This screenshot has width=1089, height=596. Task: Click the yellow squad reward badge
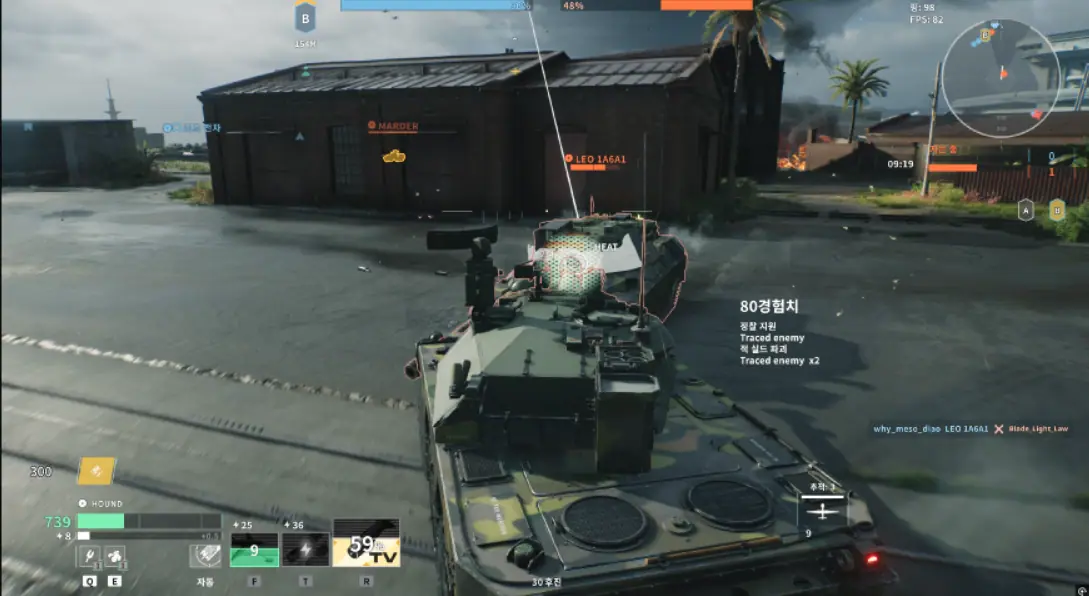97,470
